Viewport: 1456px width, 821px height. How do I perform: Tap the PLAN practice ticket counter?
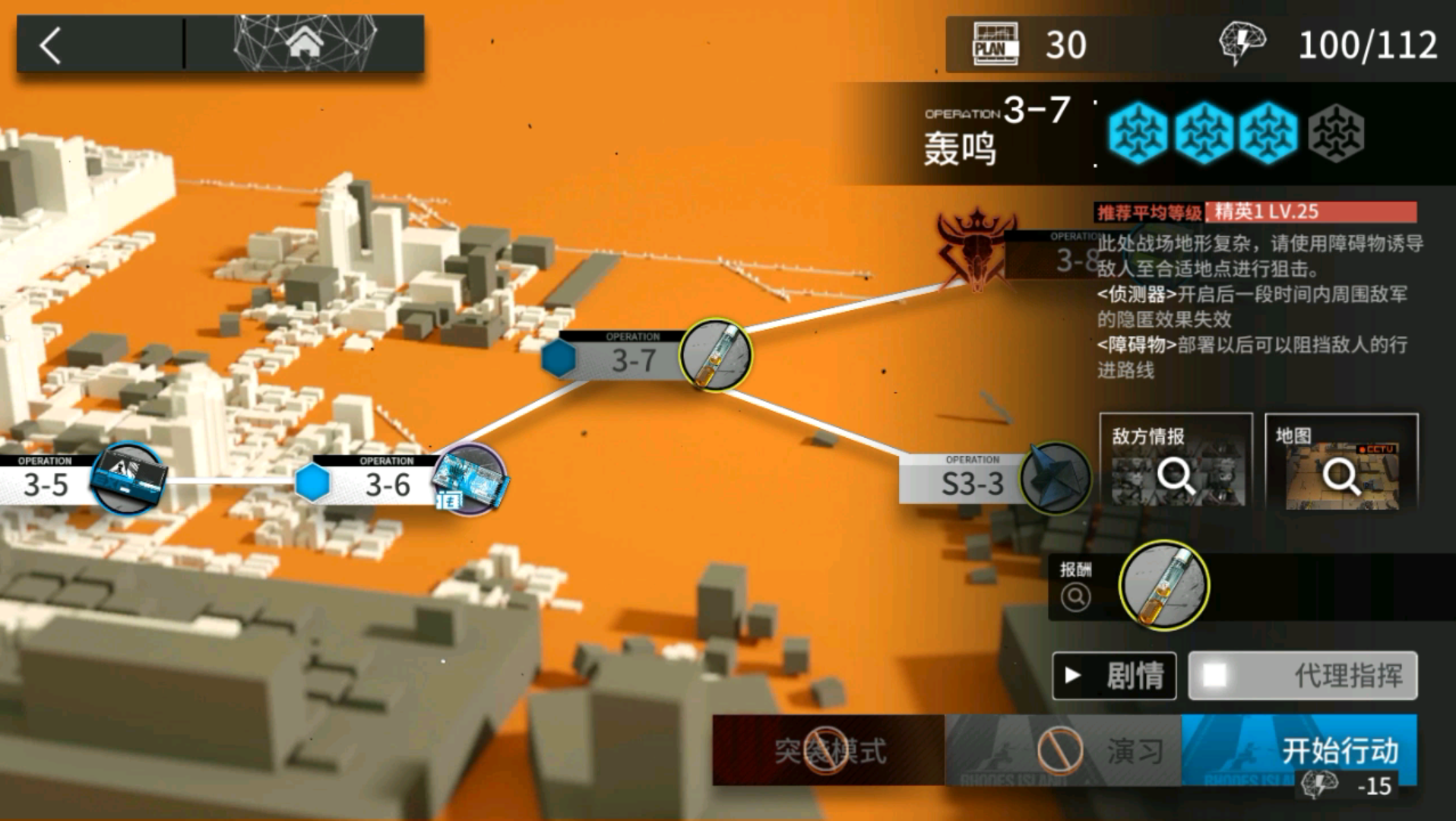click(1030, 44)
